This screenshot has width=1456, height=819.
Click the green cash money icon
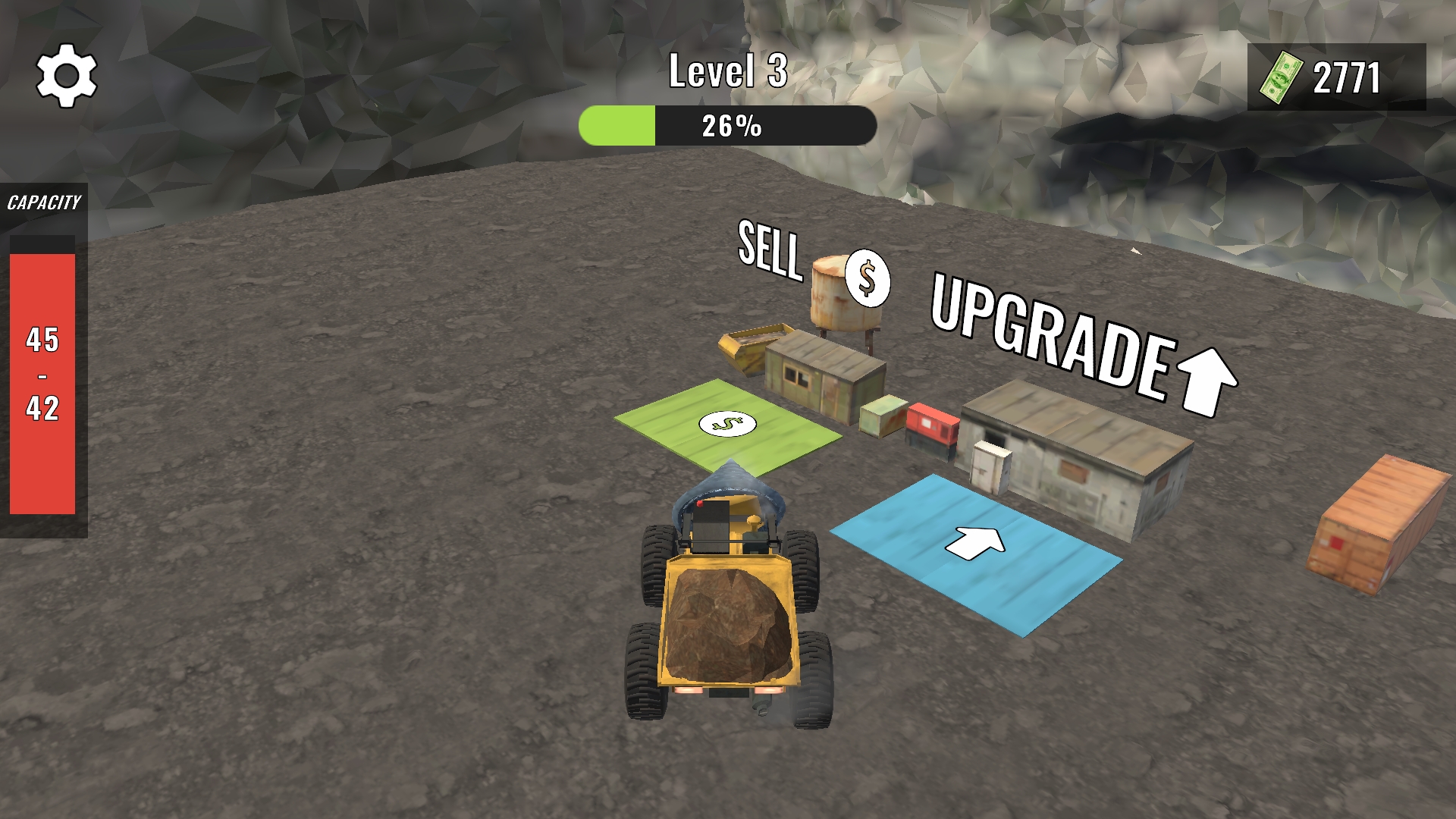point(1283,76)
